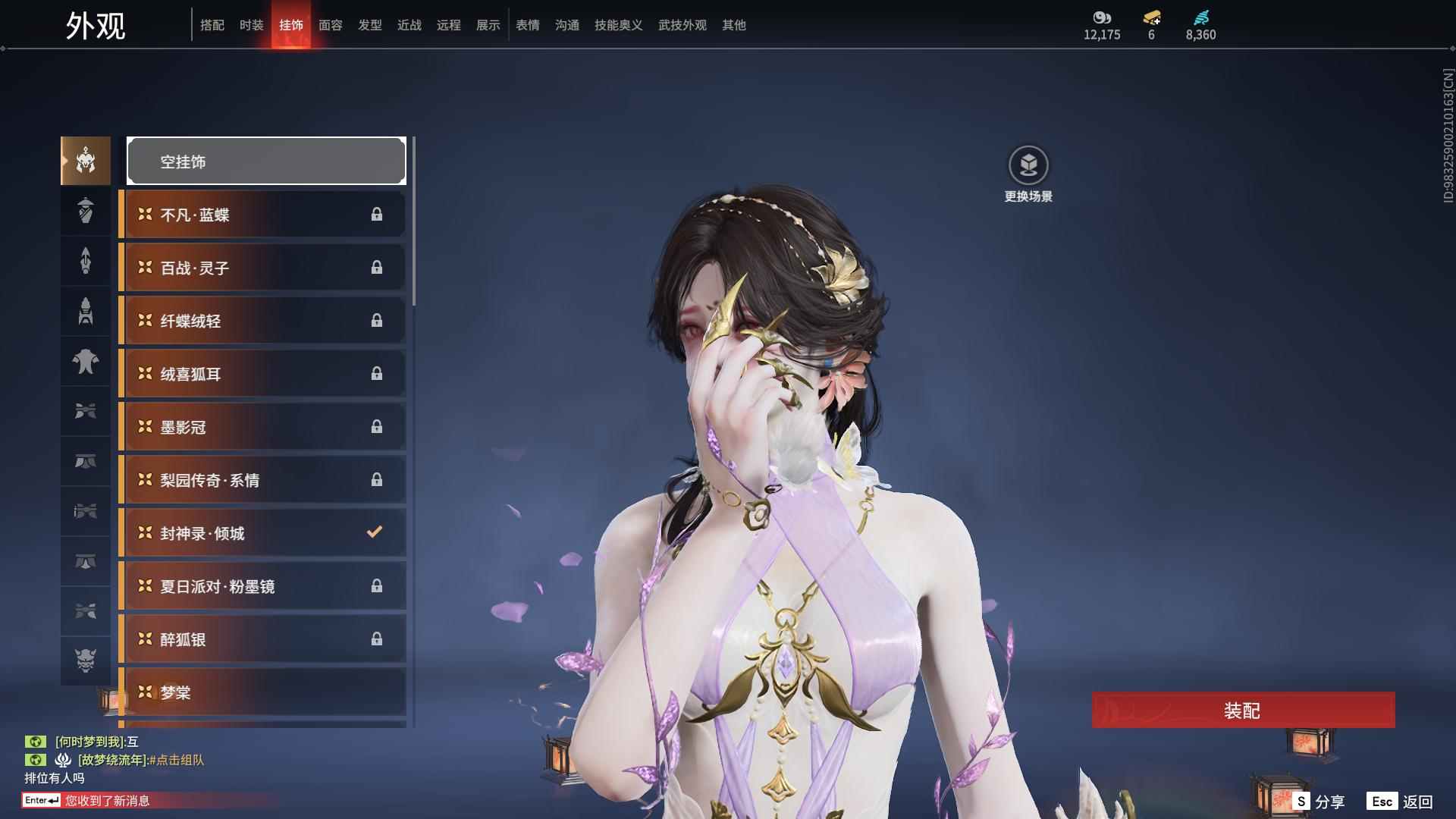Show the 武技外观 tab
This screenshot has height=819, width=1456.
point(682,25)
